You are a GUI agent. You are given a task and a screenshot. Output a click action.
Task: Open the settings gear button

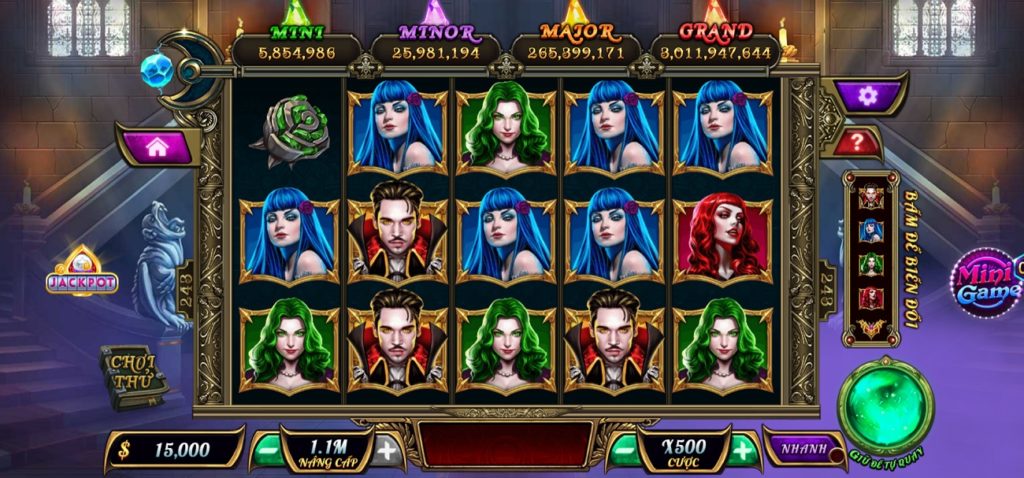point(867,96)
